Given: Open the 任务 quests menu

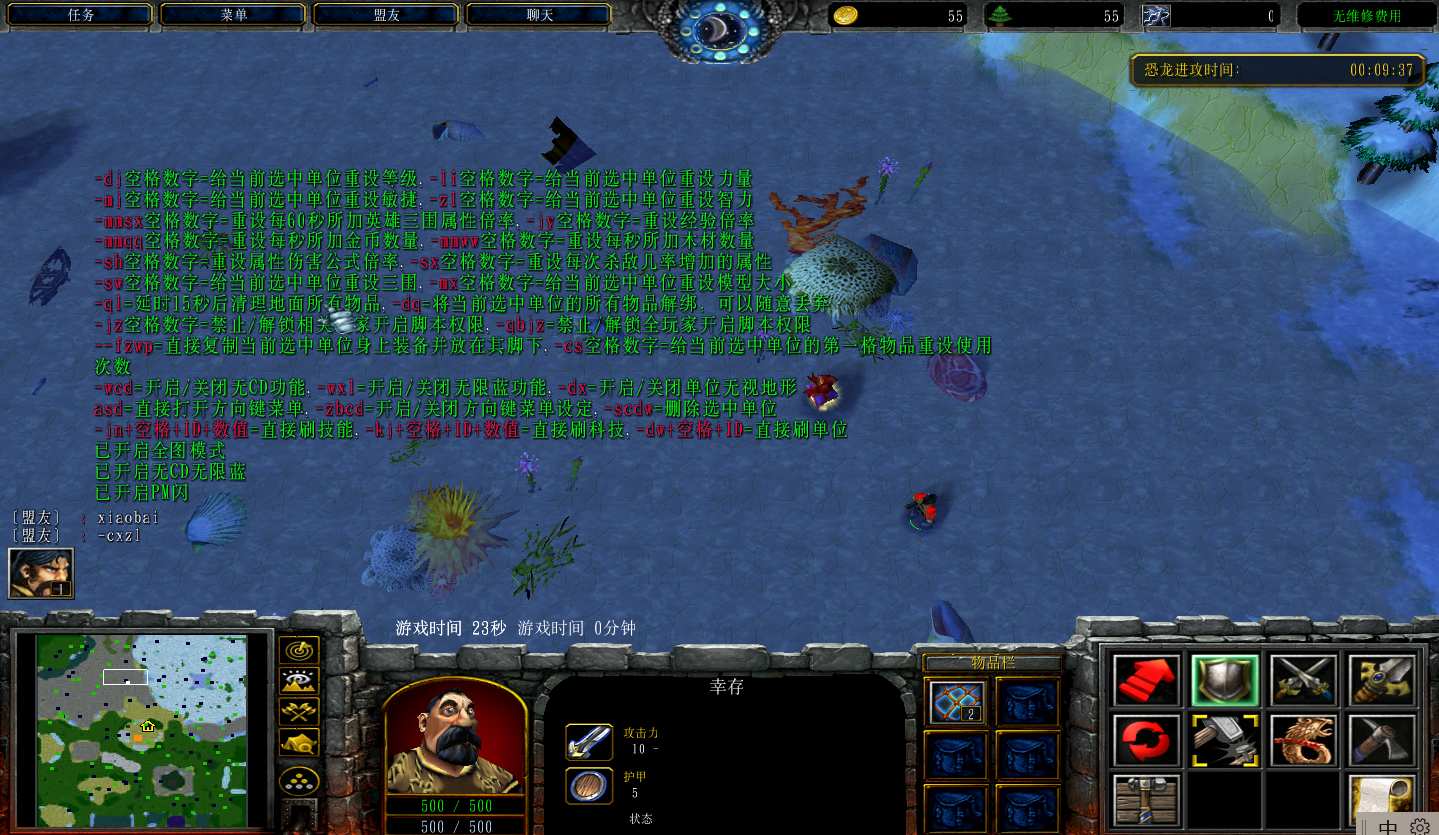Looking at the screenshot, I should pyautogui.click(x=82, y=15).
